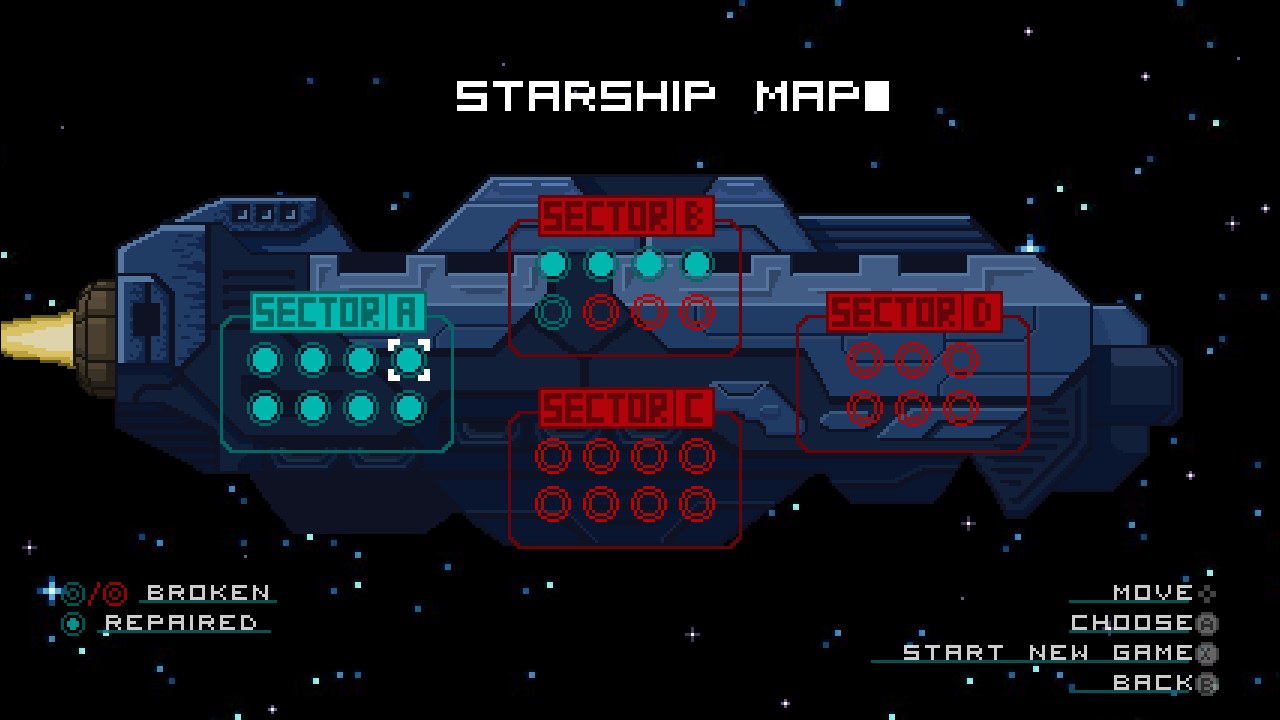Click the START NEW GAME option
The height and width of the screenshot is (720, 1280).
click(1044, 652)
